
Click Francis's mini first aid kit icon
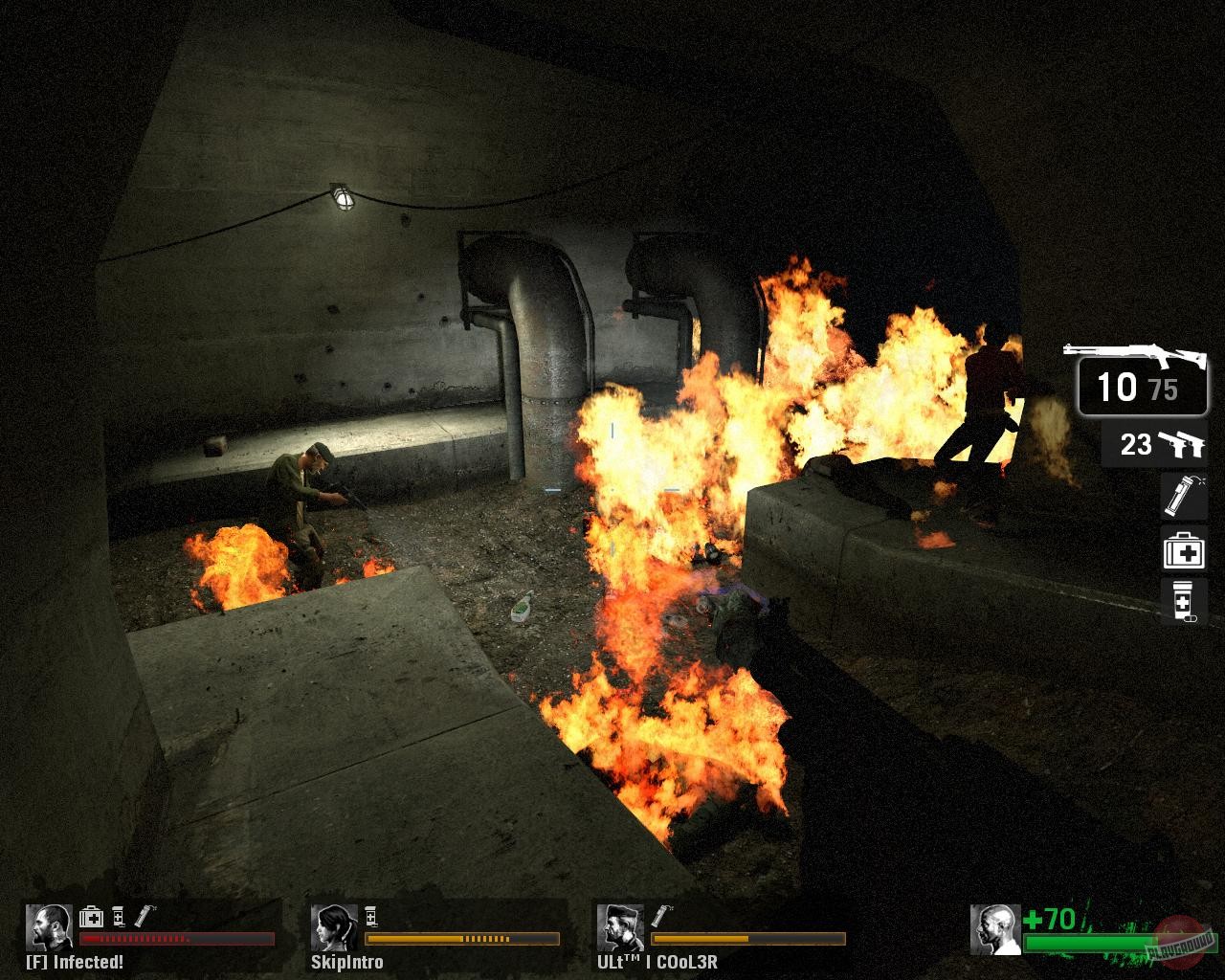pyautogui.click(x=91, y=917)
